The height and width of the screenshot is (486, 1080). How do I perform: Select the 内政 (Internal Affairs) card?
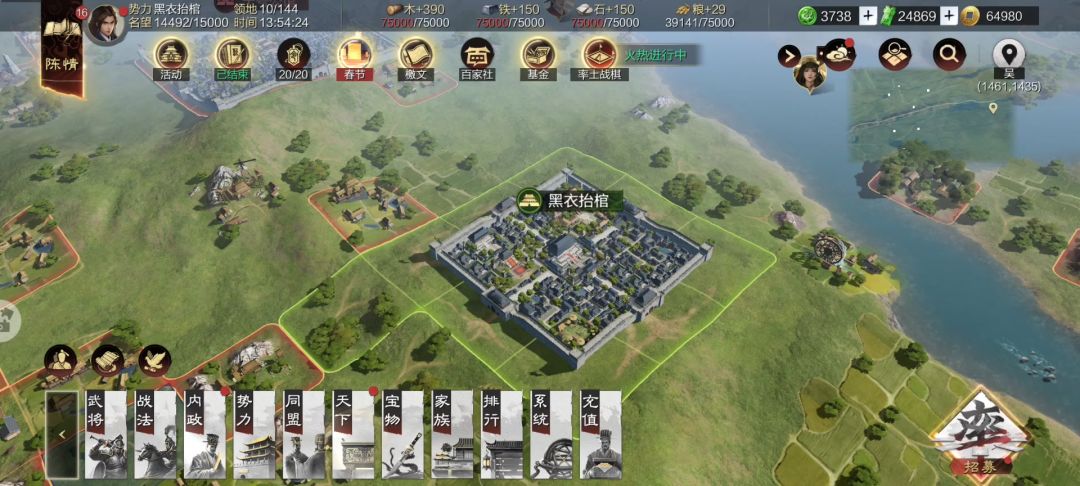click(x=204, y=434)
